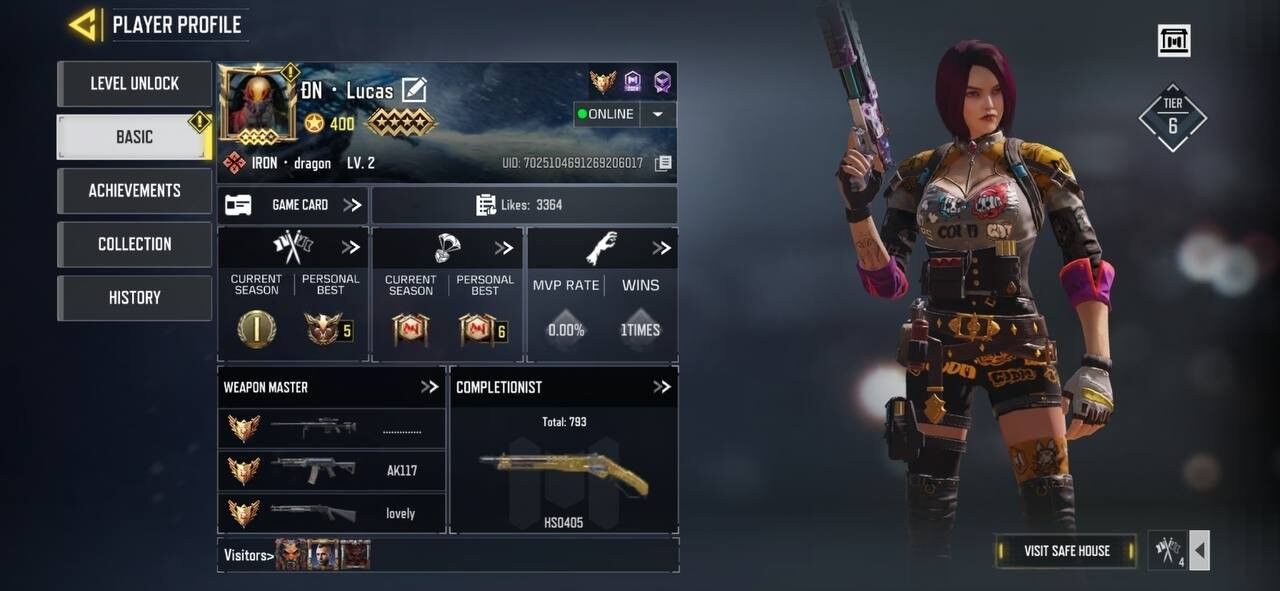Go back using the yellow arrow

coord(83,25)
